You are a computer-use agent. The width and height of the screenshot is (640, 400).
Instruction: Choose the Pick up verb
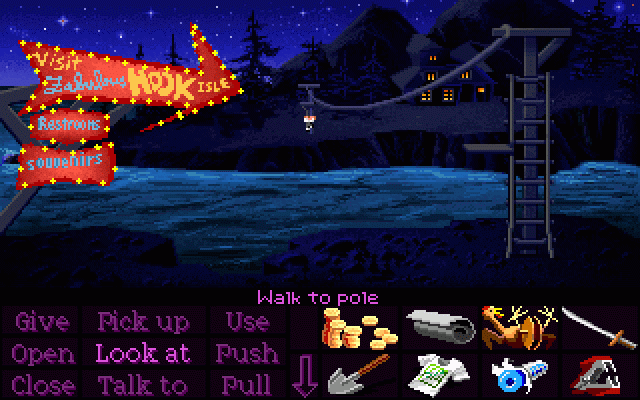point(143,322)
